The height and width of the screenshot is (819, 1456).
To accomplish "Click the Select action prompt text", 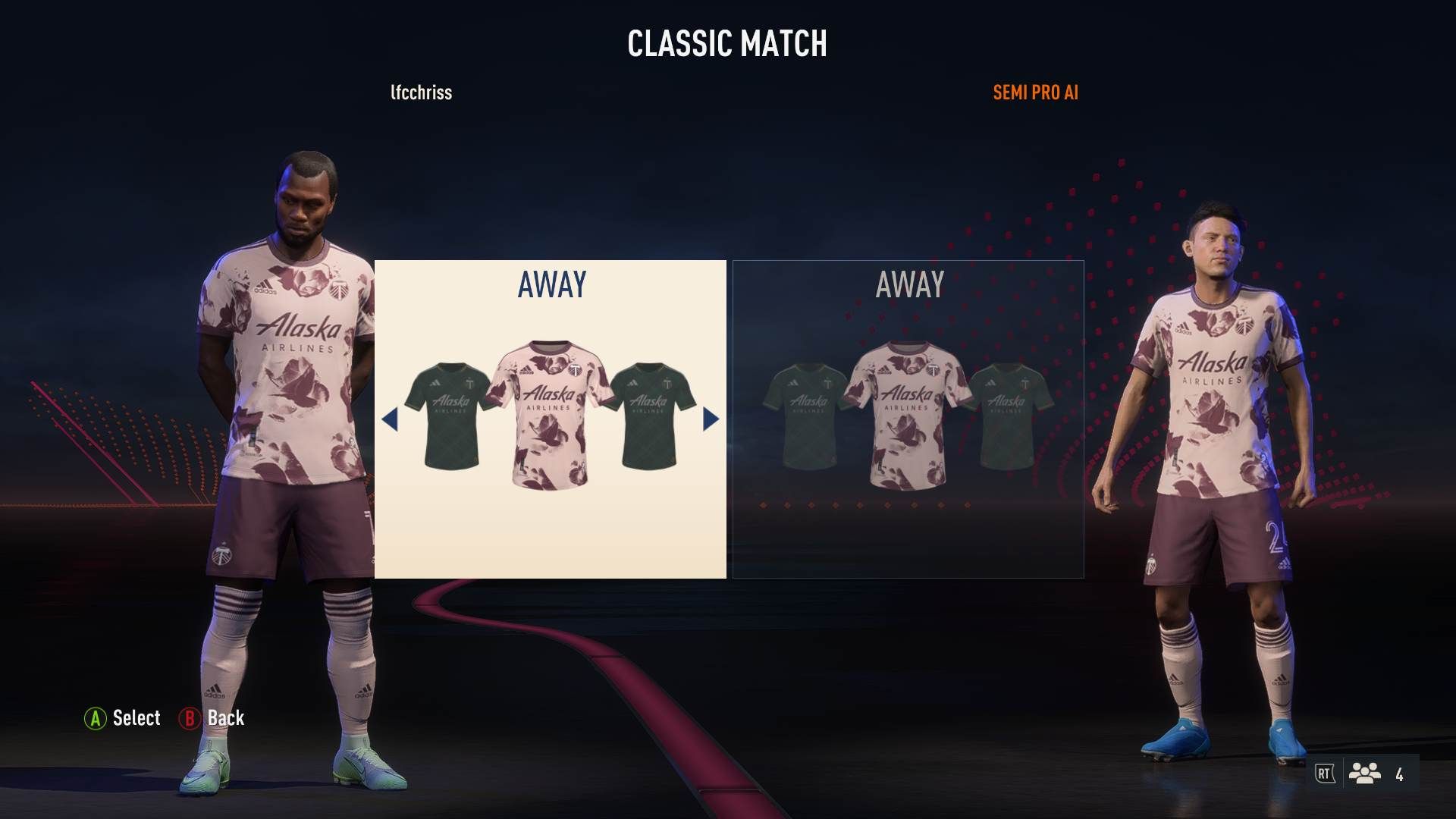I will click(x=137, y=718).
